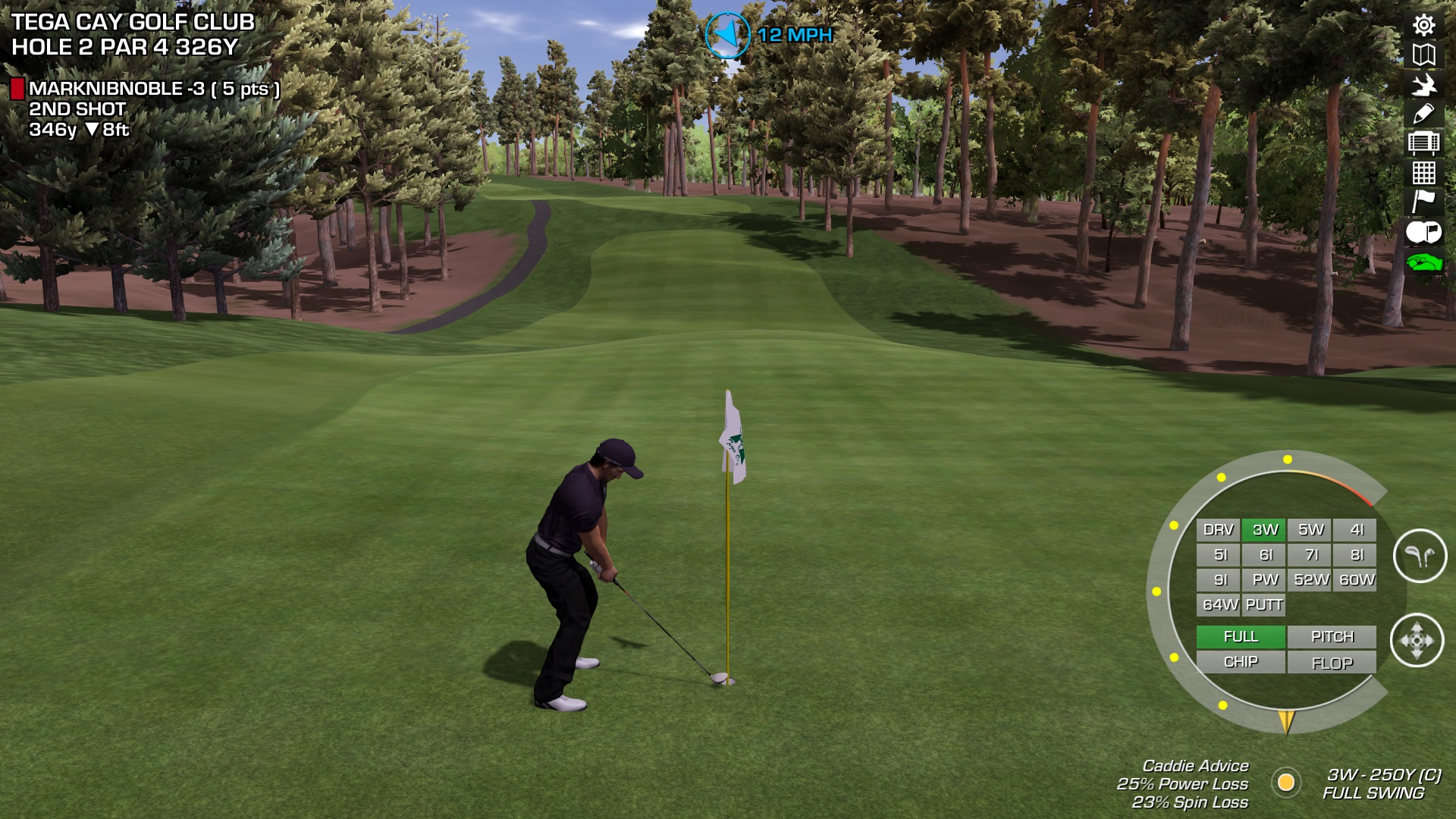Screen dimensions: 1456x819
Task: Select the 7I iron club
Action: coord(1310,555)
